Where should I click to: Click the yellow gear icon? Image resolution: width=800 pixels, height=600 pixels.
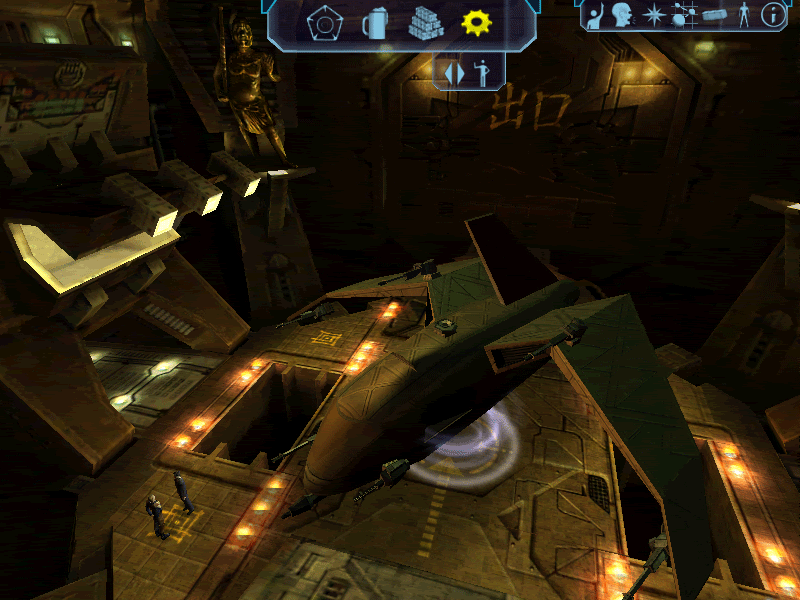pos(476,22)
